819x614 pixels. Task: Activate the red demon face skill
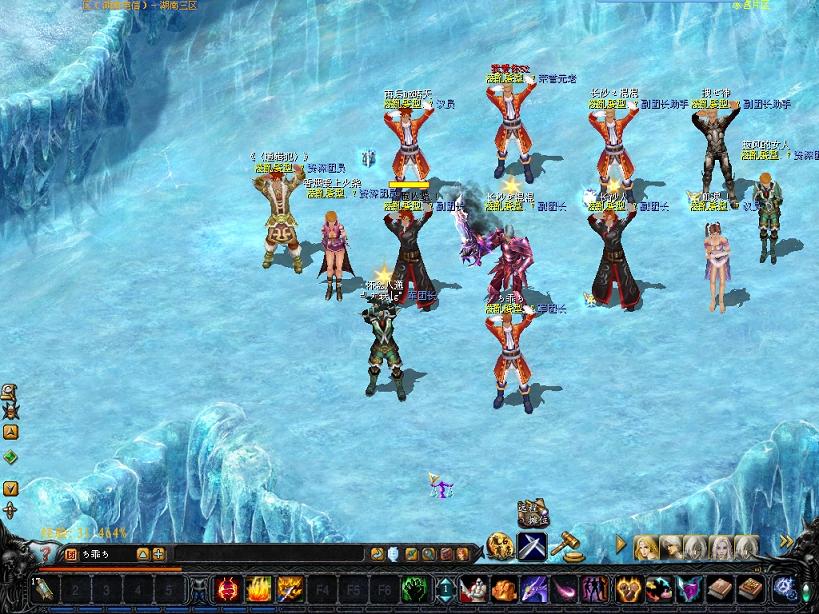click(229, 590)
